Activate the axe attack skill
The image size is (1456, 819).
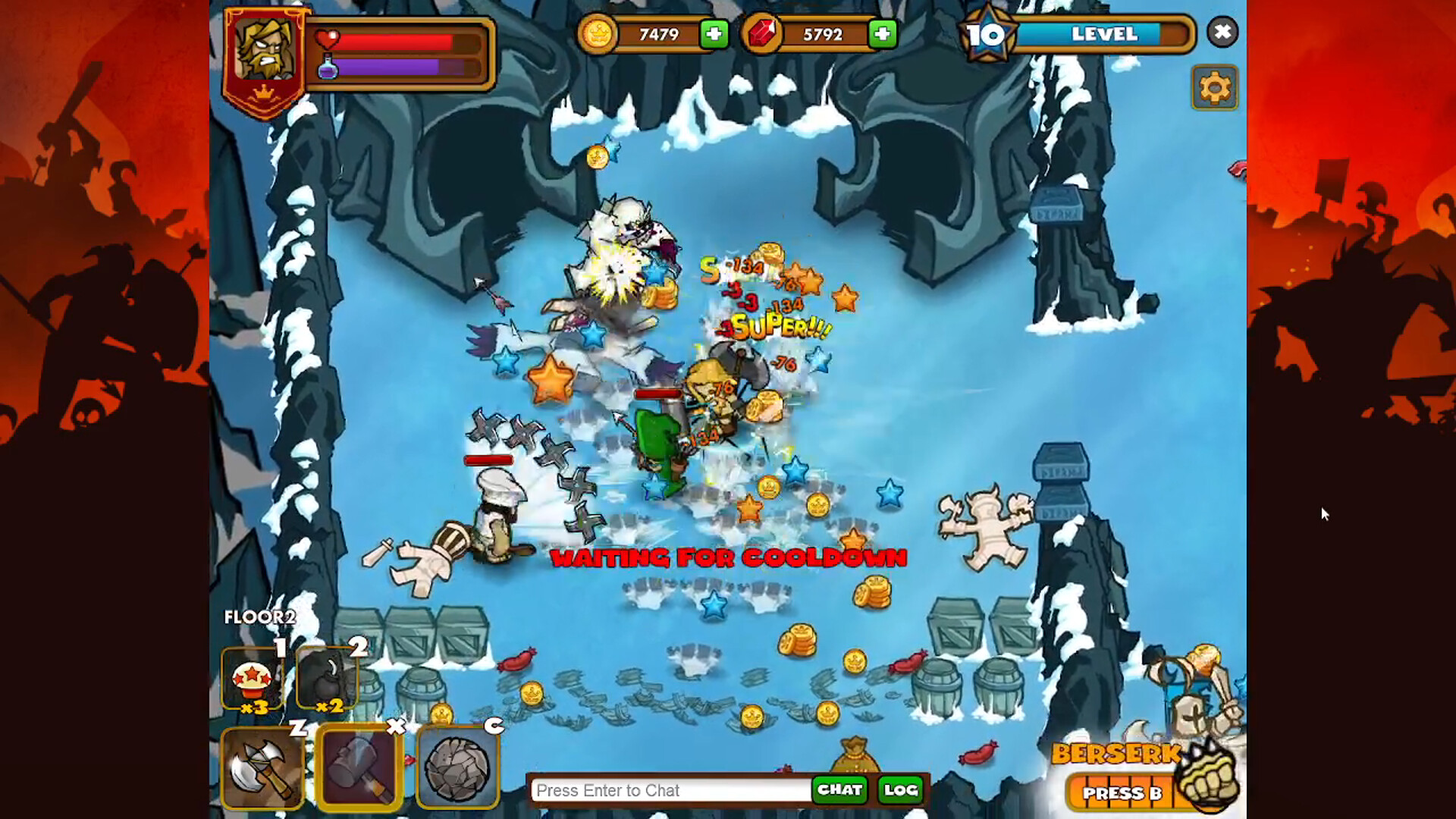(x=262, y=768)
